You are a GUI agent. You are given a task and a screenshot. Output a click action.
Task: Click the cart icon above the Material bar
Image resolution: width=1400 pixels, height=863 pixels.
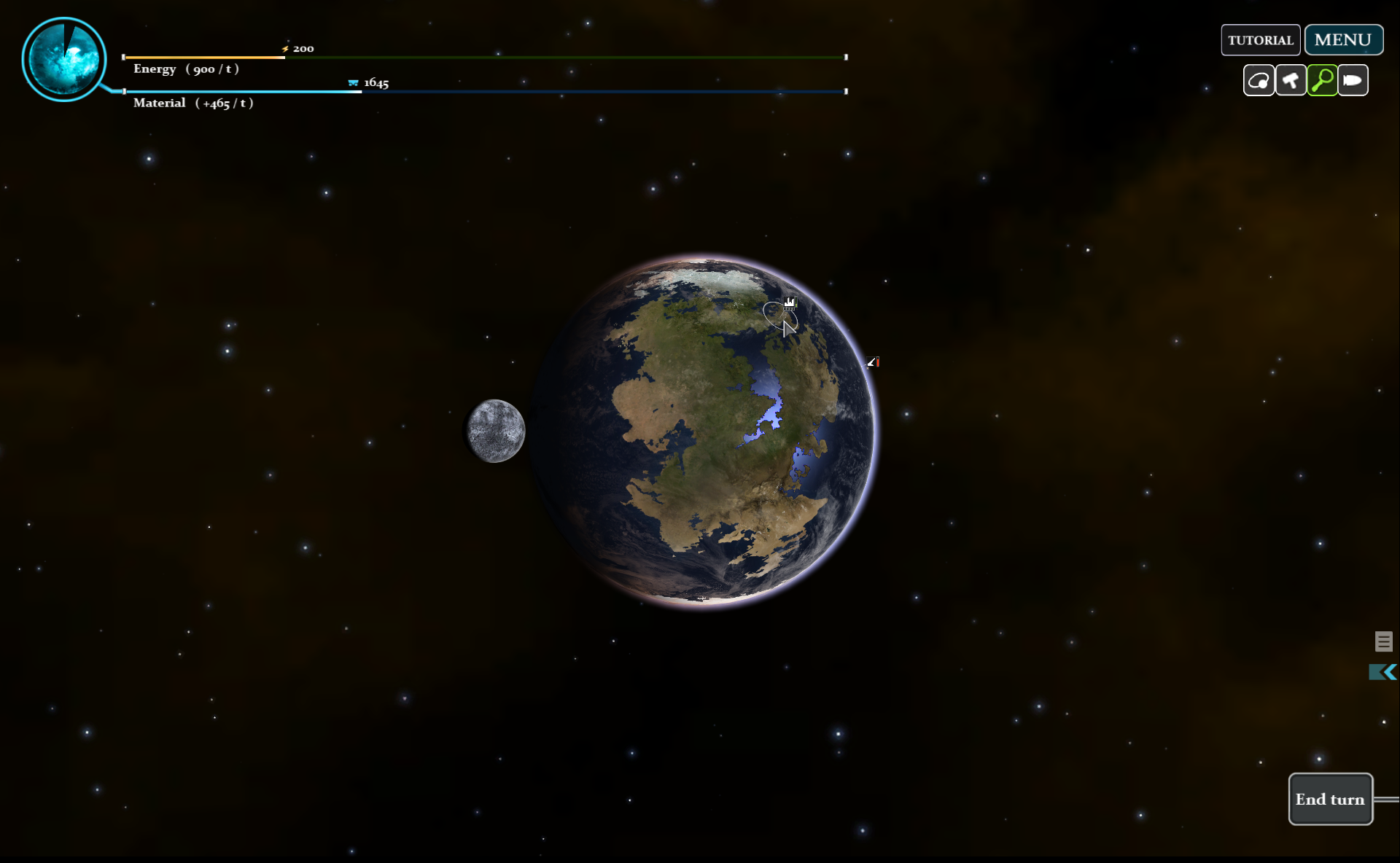354,82
